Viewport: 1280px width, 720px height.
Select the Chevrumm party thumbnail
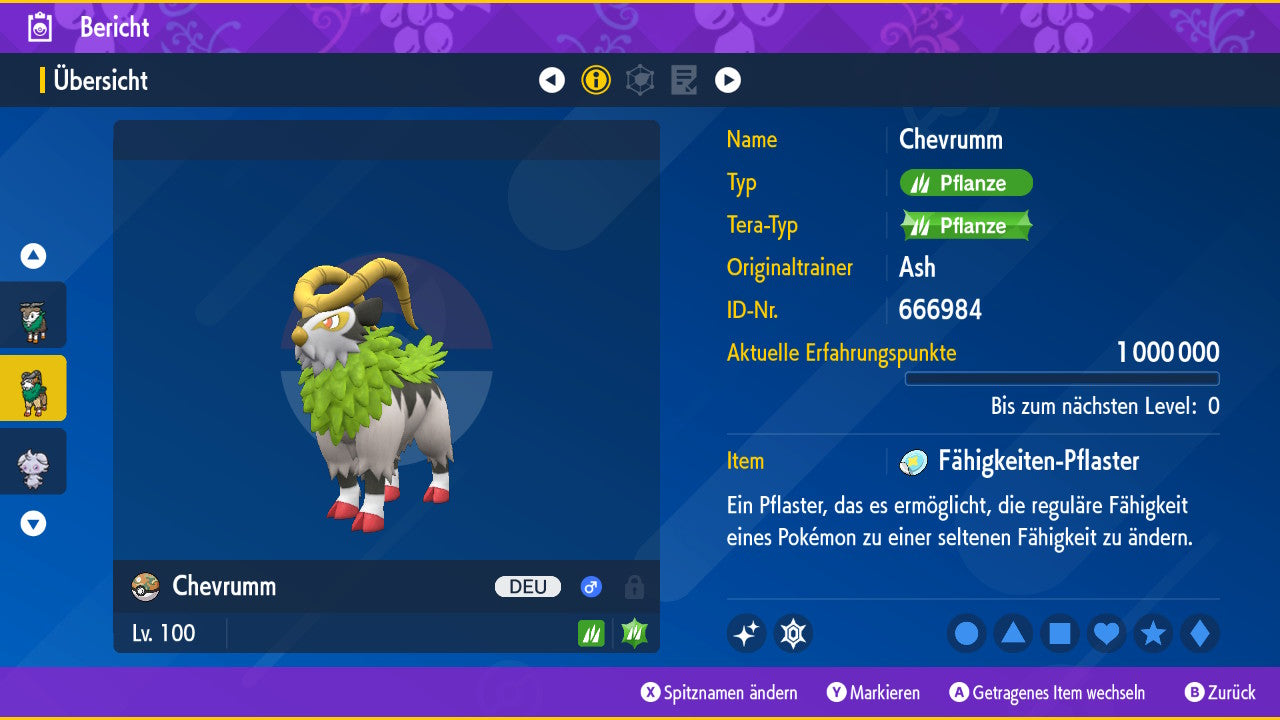click(33, 388)
